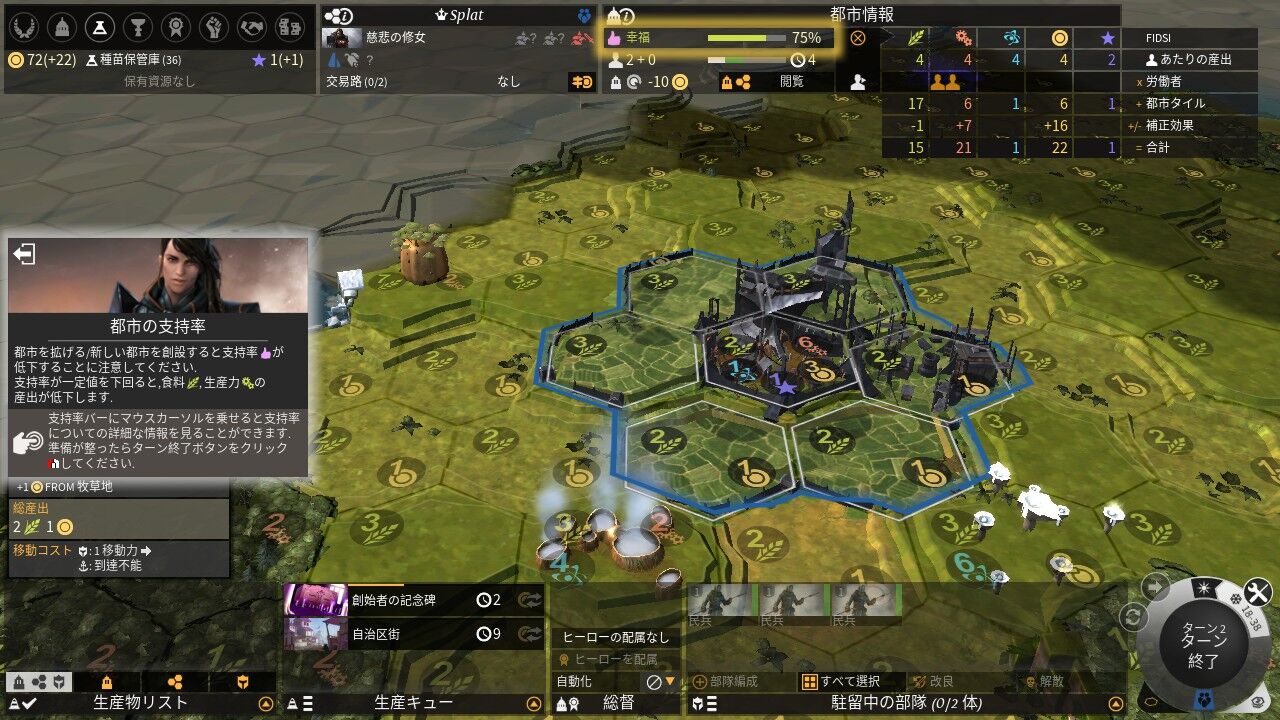Open the 自動化 automation dropdown arrow
The height and width of the screenshot is (720, 1280).
(x=668, y=682)
